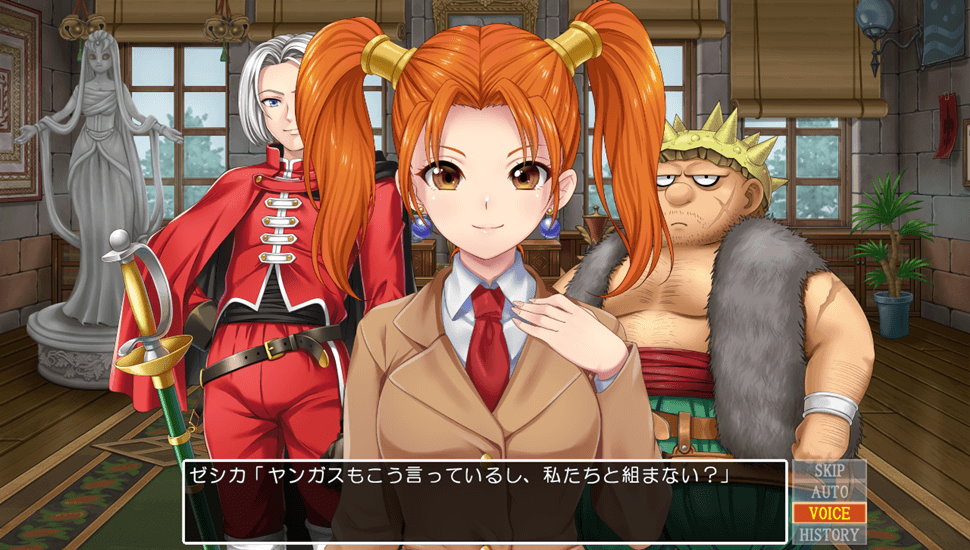Toggle the VOICE button
Screen dimensions: 970x550
tap(830, 513)
